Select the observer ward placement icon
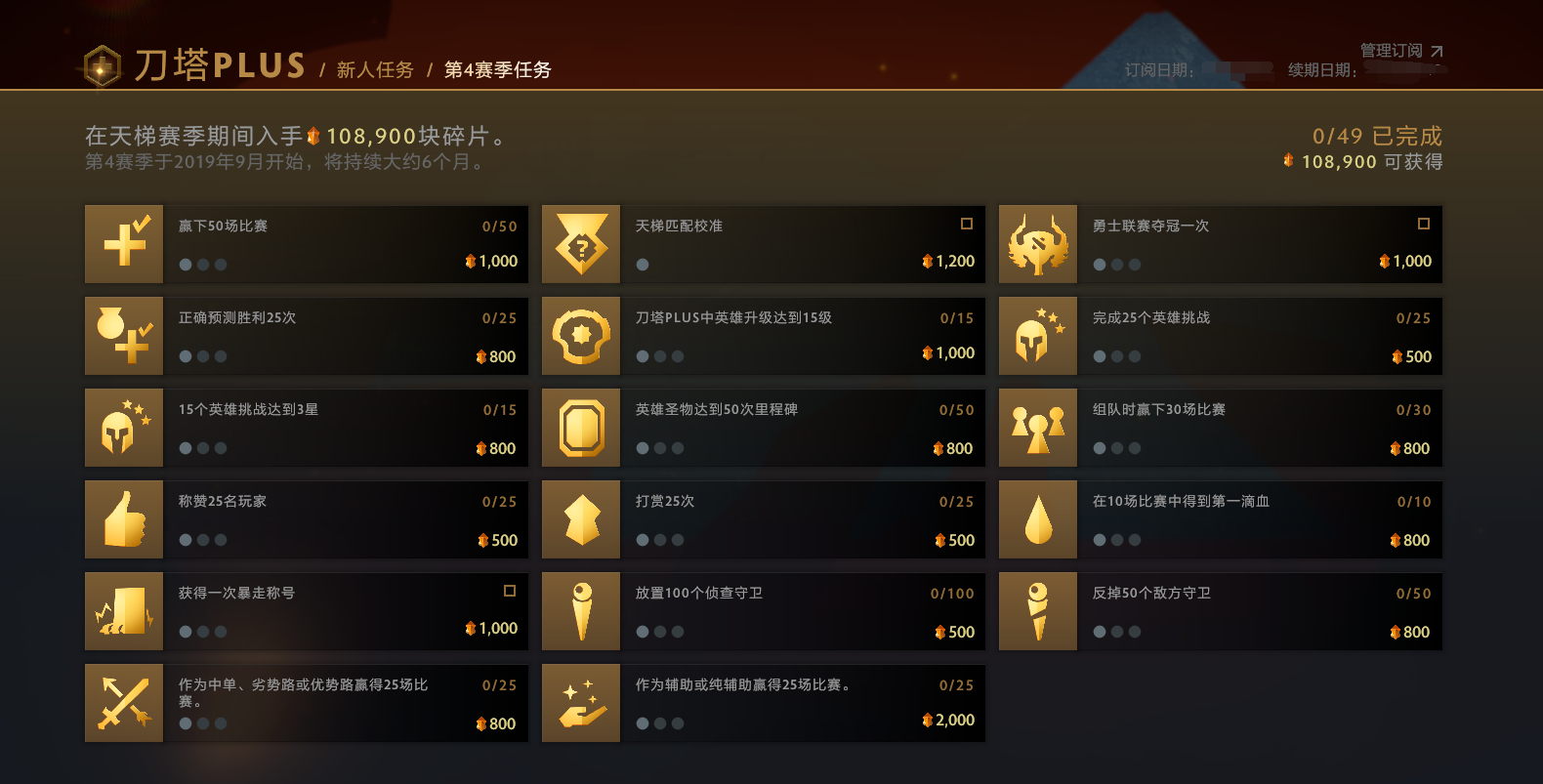Viewport: 1543px width, 784px height. [x=581, y=611]
